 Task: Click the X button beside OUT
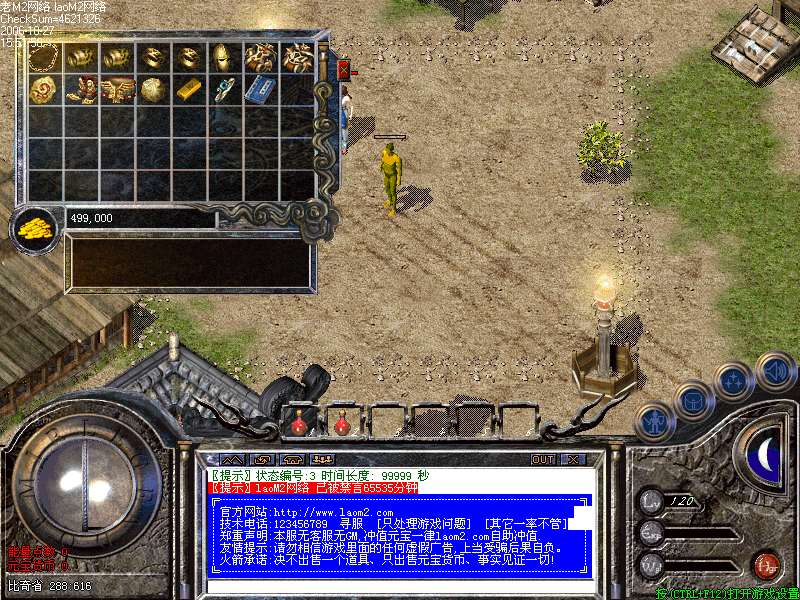tap(572, 460)
